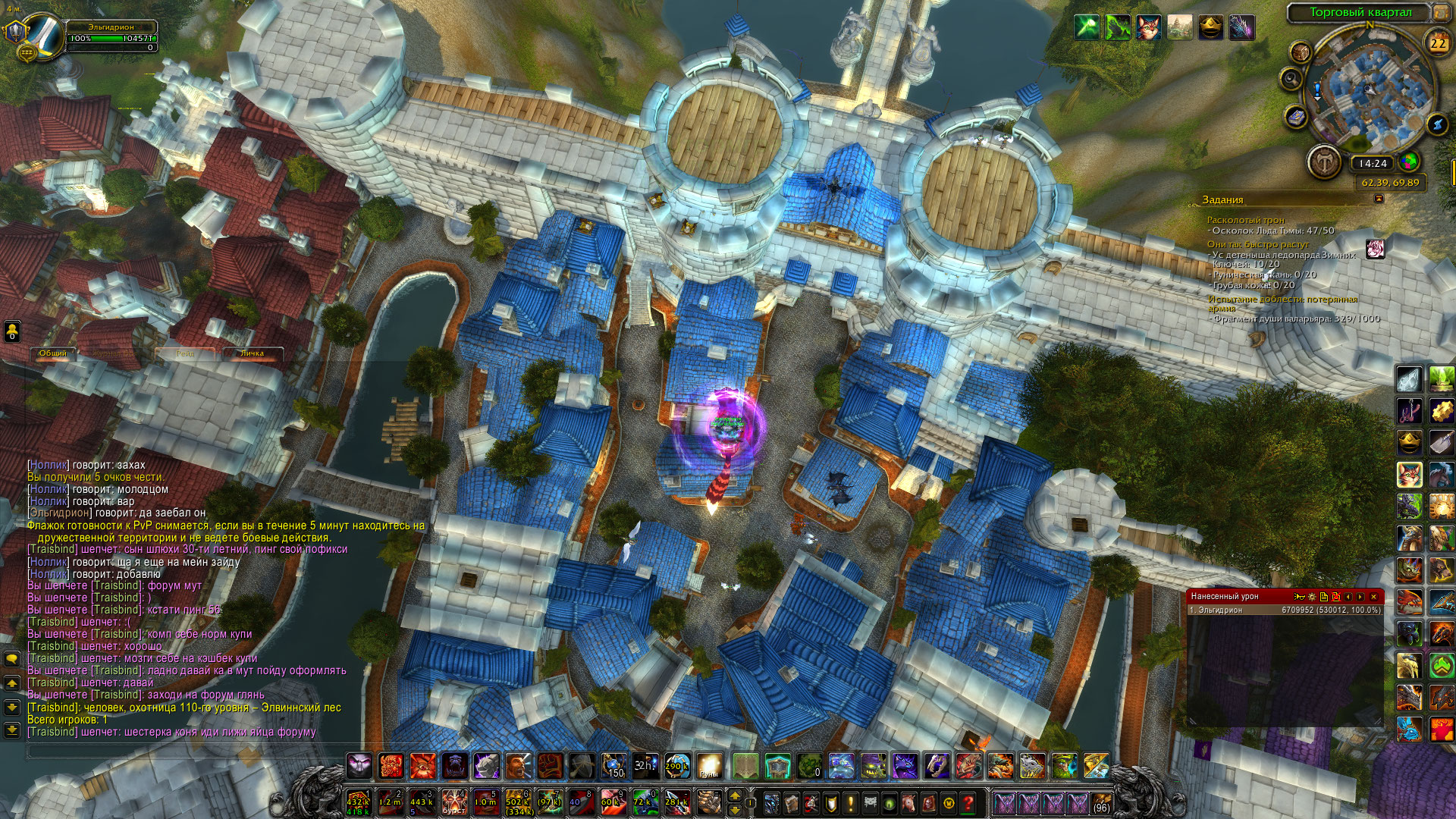Open the Расколотый трон quest entry

[1246, 220]
